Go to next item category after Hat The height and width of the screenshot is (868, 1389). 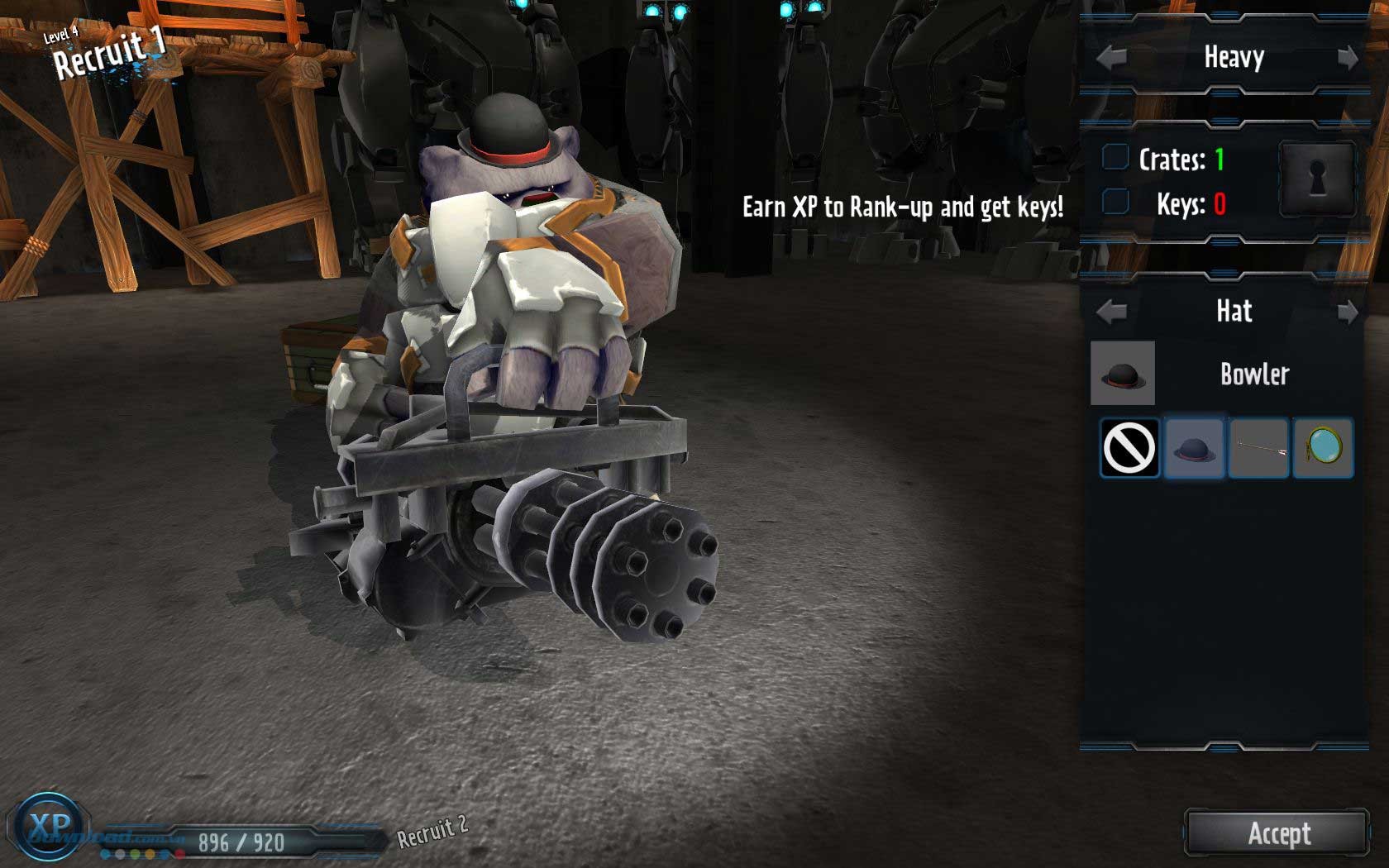point(1348,312)
